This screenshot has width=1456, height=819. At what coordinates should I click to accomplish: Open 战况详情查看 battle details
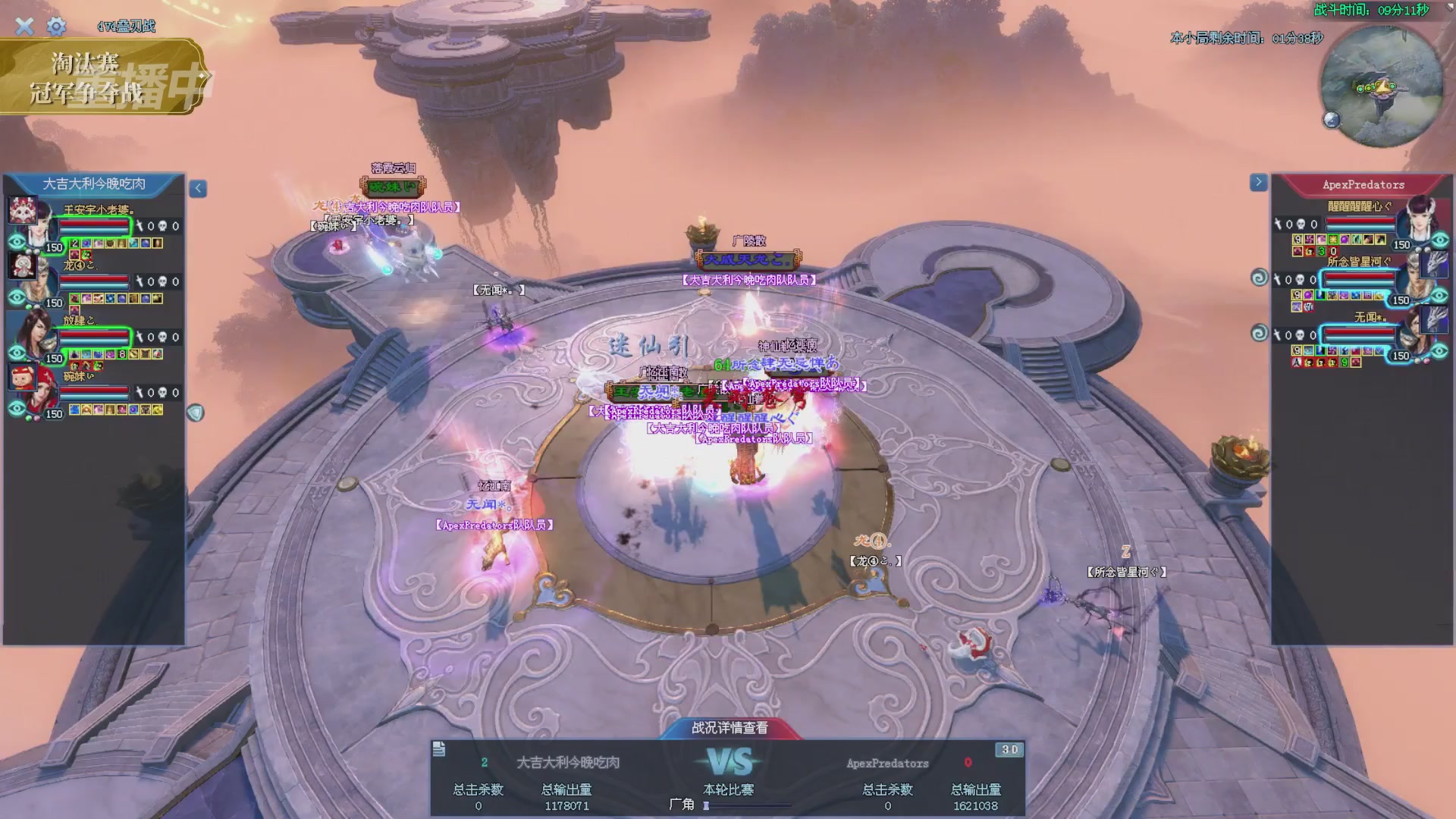click(x=730, y=728)
